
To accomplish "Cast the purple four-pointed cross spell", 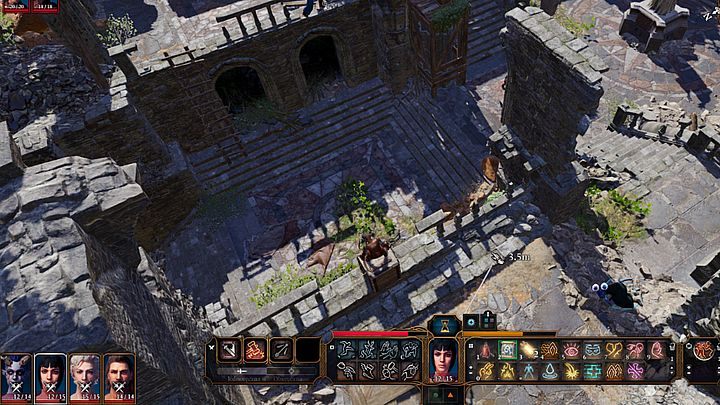I will pos(635,371).
